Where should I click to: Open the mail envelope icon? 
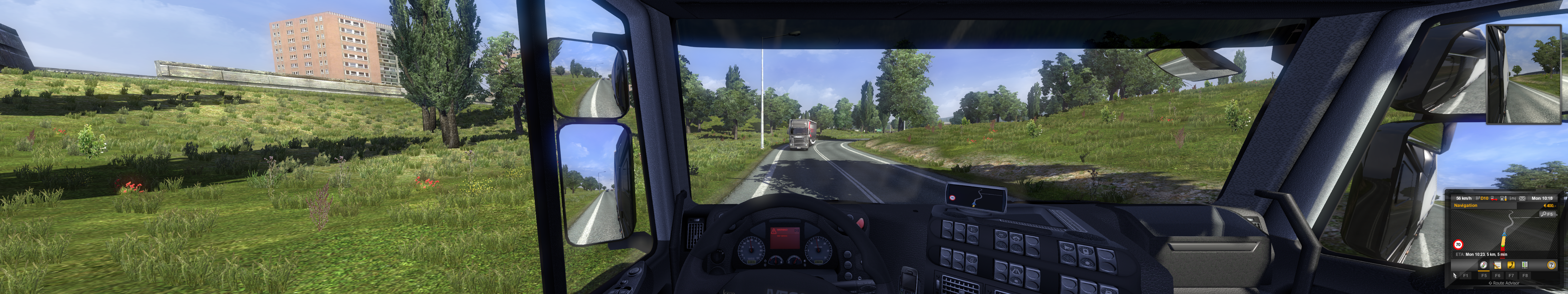tap(1522, 198)
